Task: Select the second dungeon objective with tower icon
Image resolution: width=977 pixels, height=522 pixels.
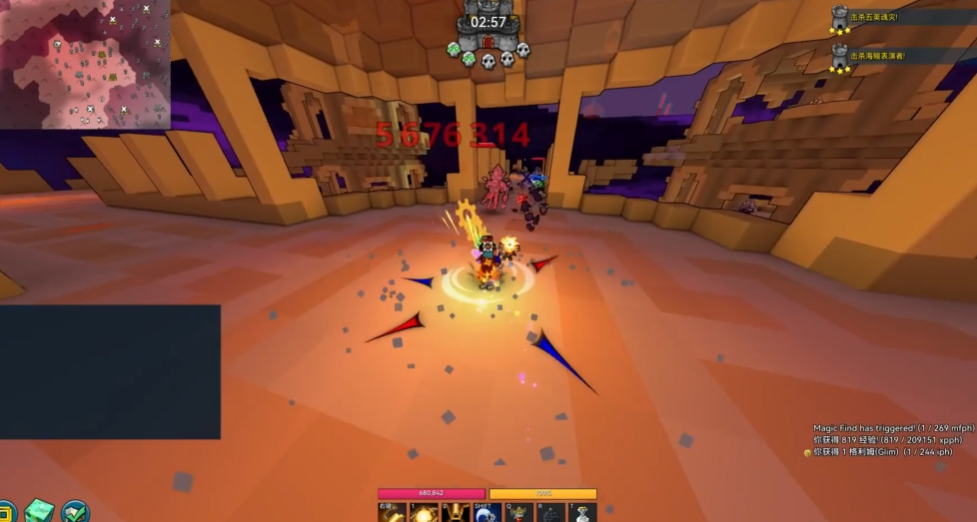Action: click(x=840, y=56)
